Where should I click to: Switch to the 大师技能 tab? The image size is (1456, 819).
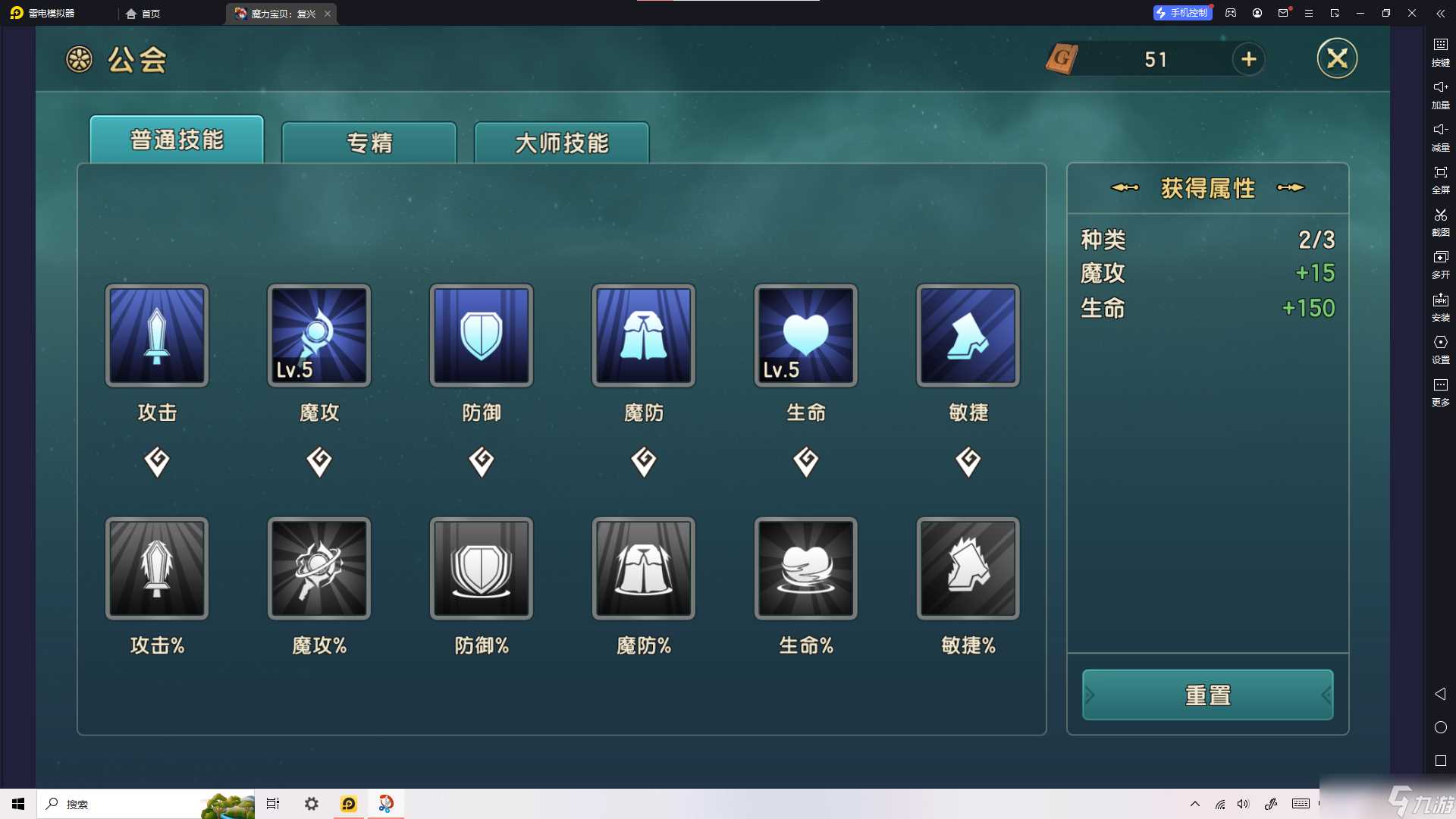click(561, 143)
